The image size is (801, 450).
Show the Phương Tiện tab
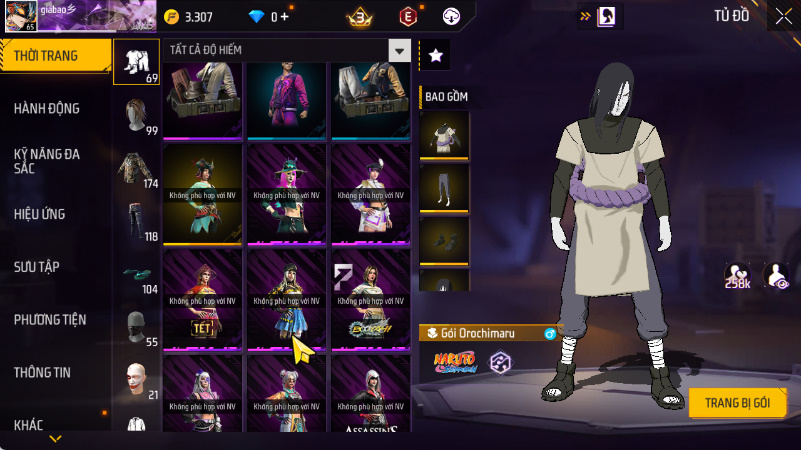[50, 320]
